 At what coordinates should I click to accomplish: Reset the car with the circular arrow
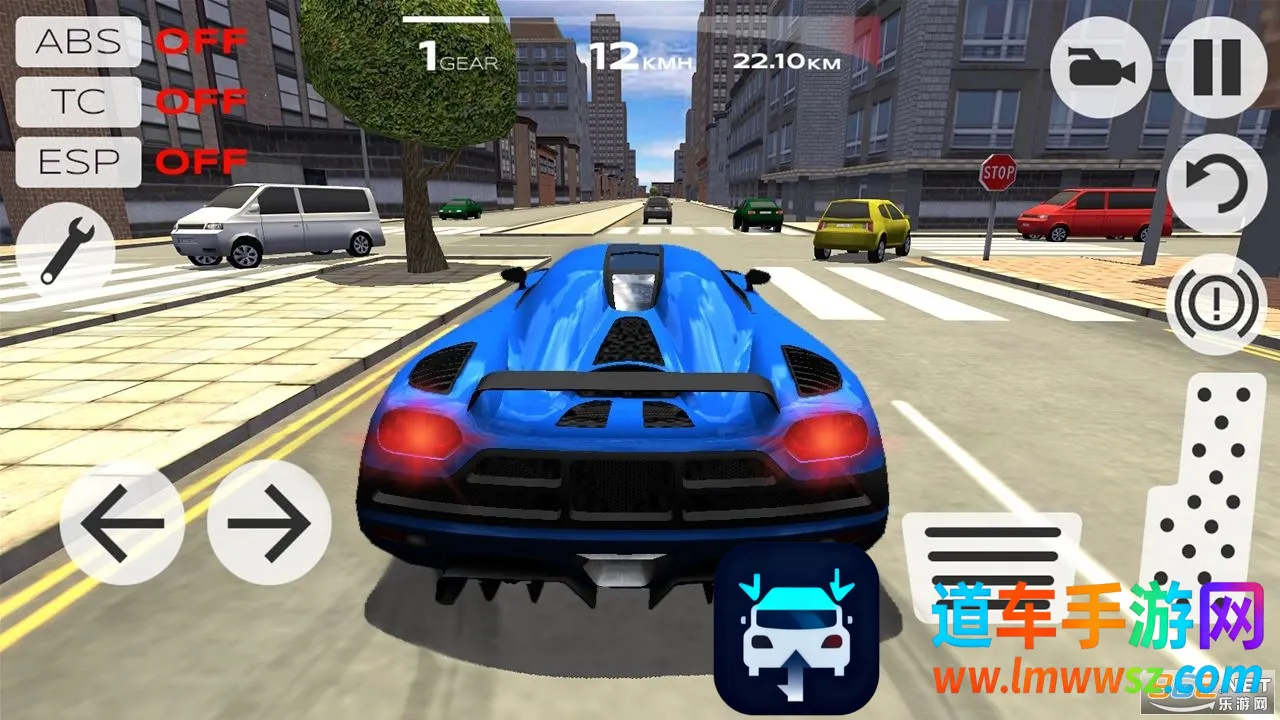[x=1217, y=184]
